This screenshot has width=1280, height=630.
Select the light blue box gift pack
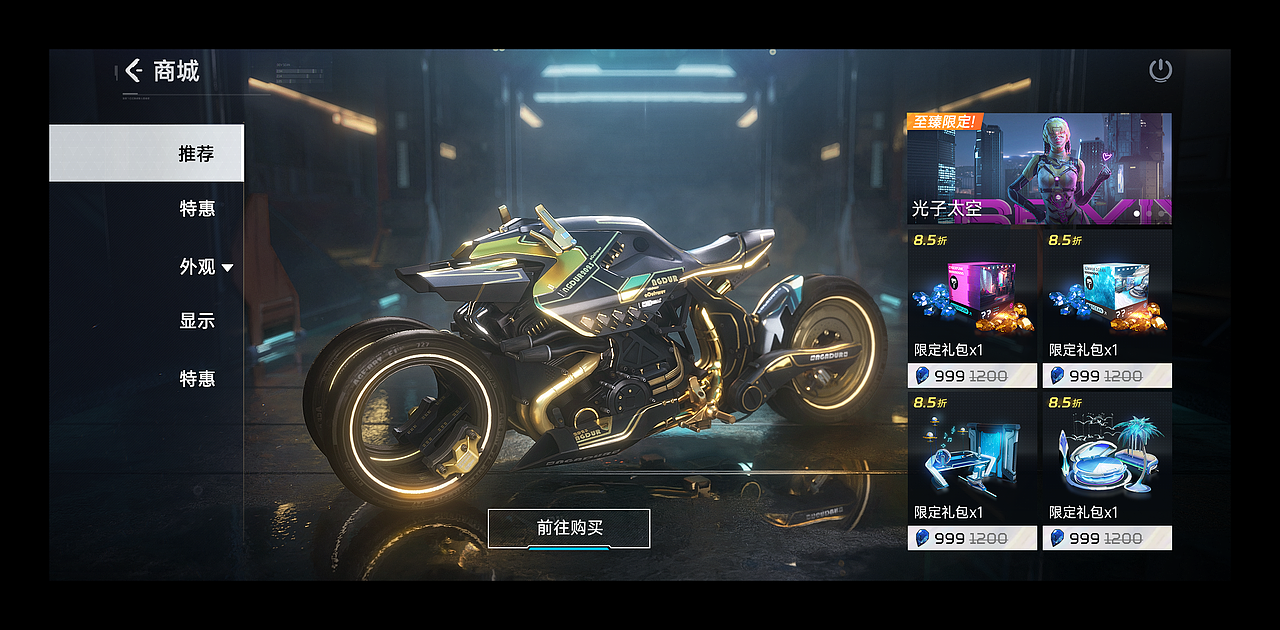[1107, 307]
